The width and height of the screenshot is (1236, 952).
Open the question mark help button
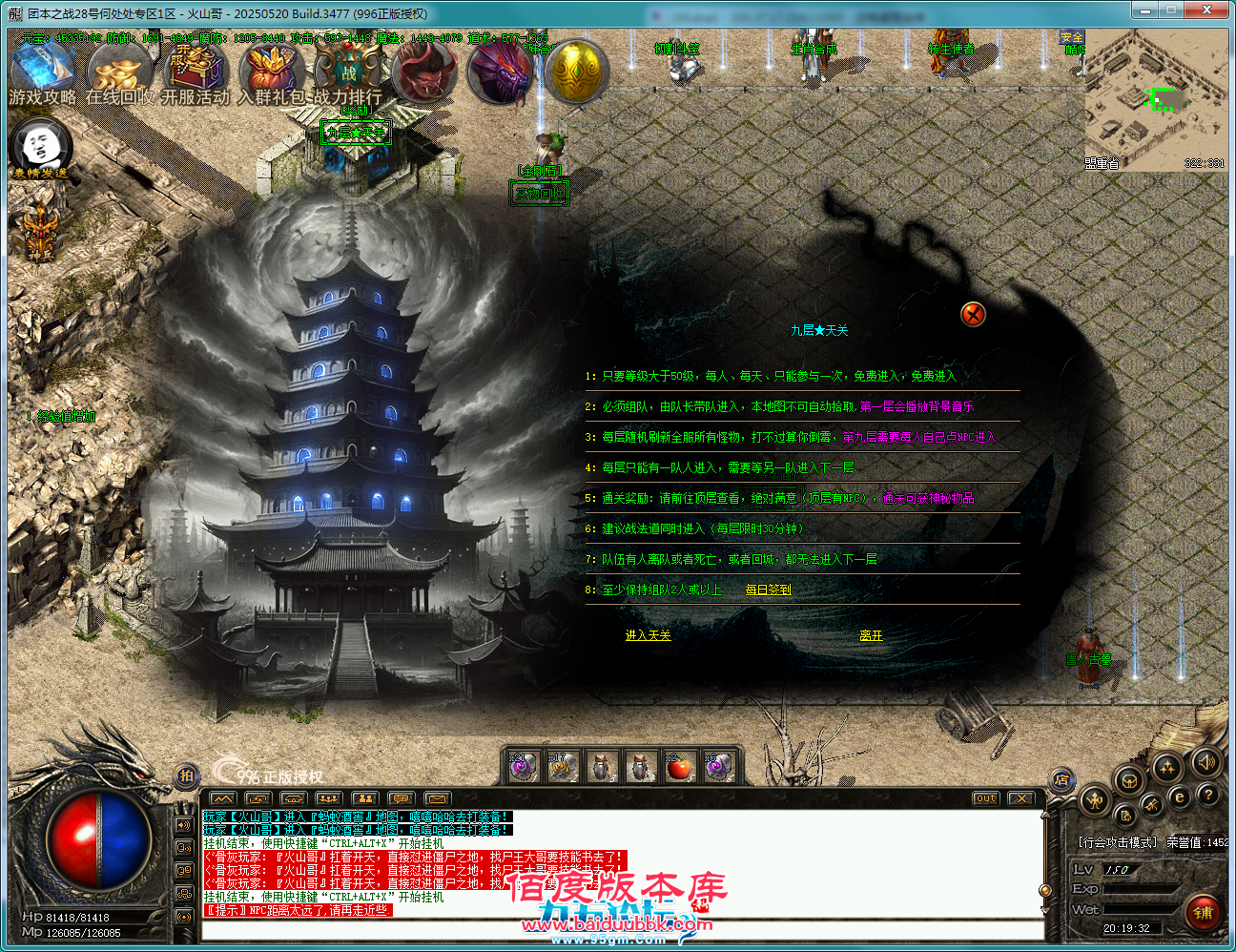(1208, 794)
